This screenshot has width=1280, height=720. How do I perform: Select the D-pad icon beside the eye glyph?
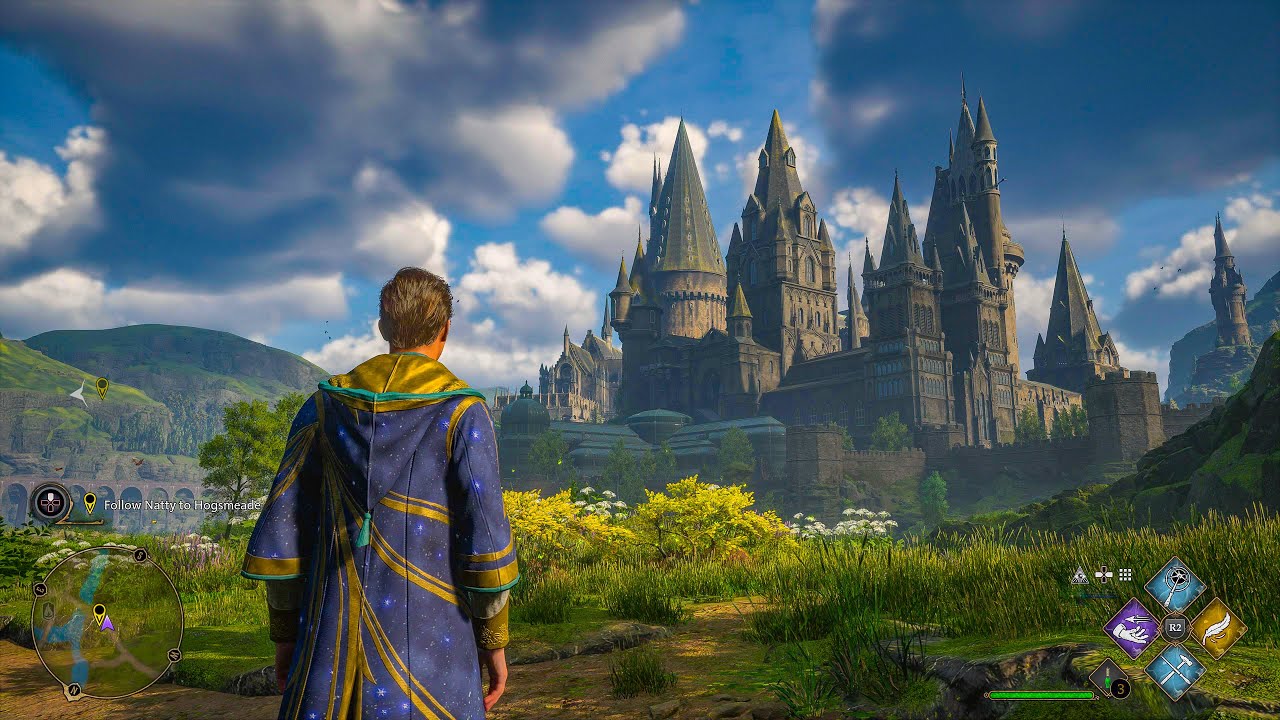pyautogui.click(x=1103, y=575)
